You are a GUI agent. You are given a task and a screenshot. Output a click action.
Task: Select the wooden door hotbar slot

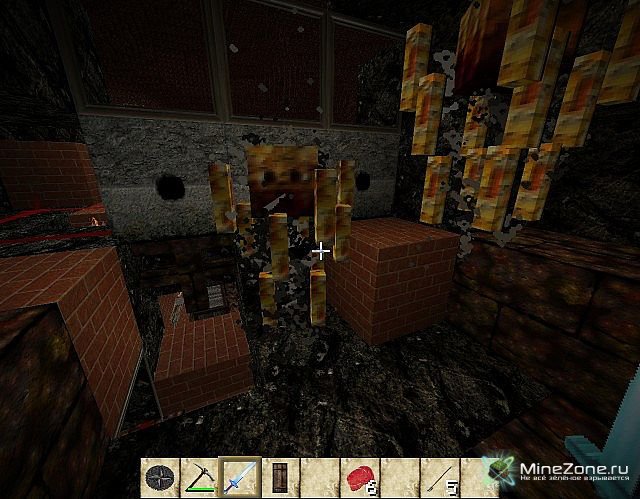279,476
